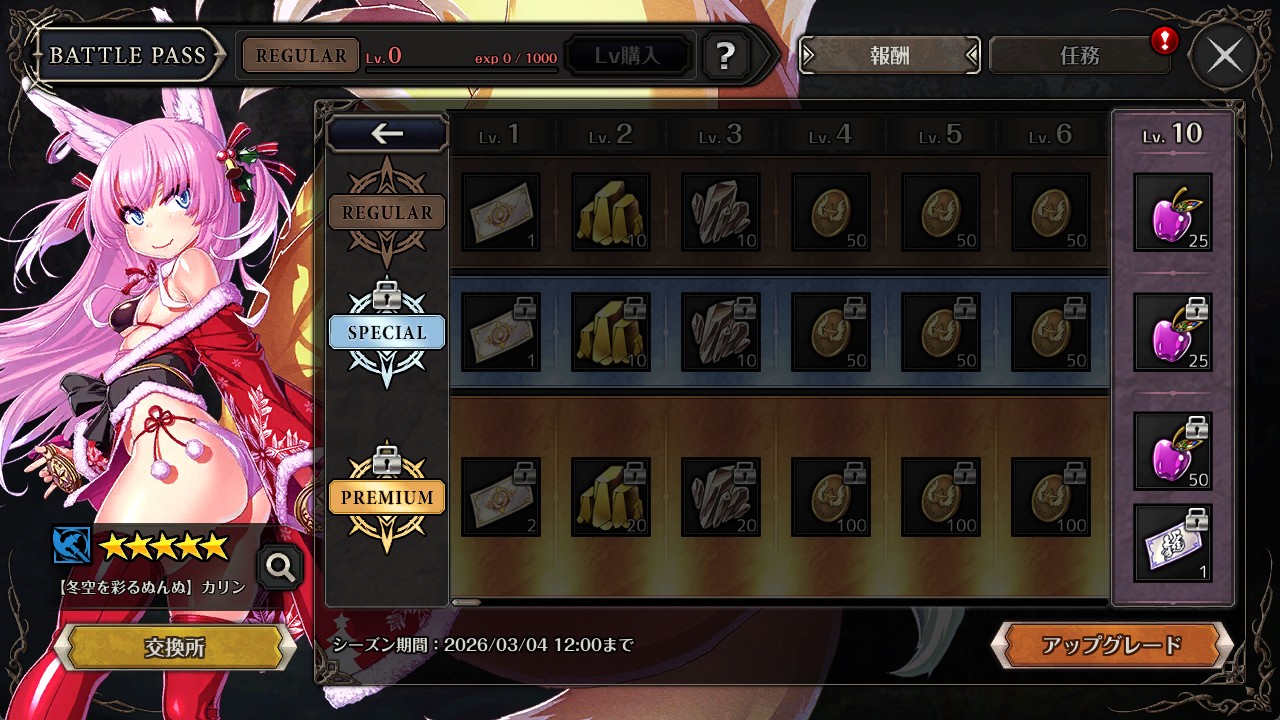Viewport: 1280px width, 720px height.
Task: Select the locked PREMIUM tier emblem
Action: [387, 497]
